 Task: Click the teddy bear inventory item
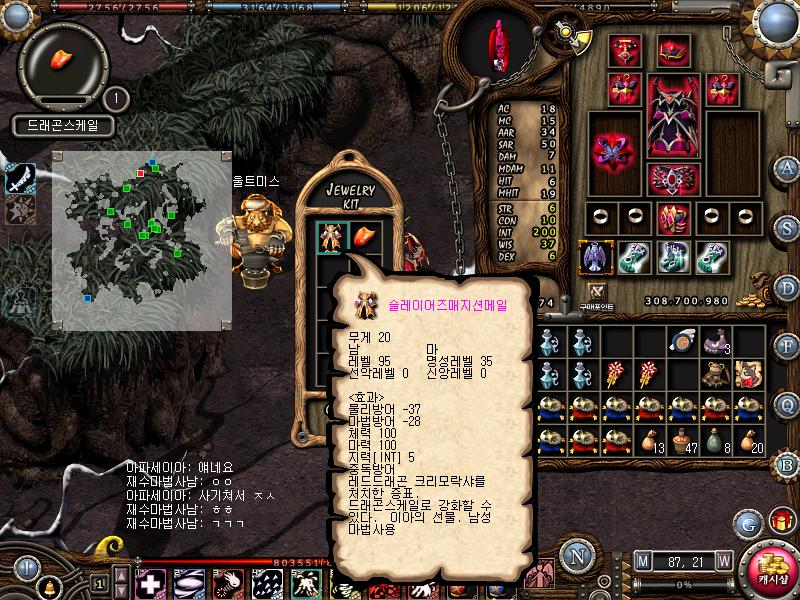coord(714,374)
